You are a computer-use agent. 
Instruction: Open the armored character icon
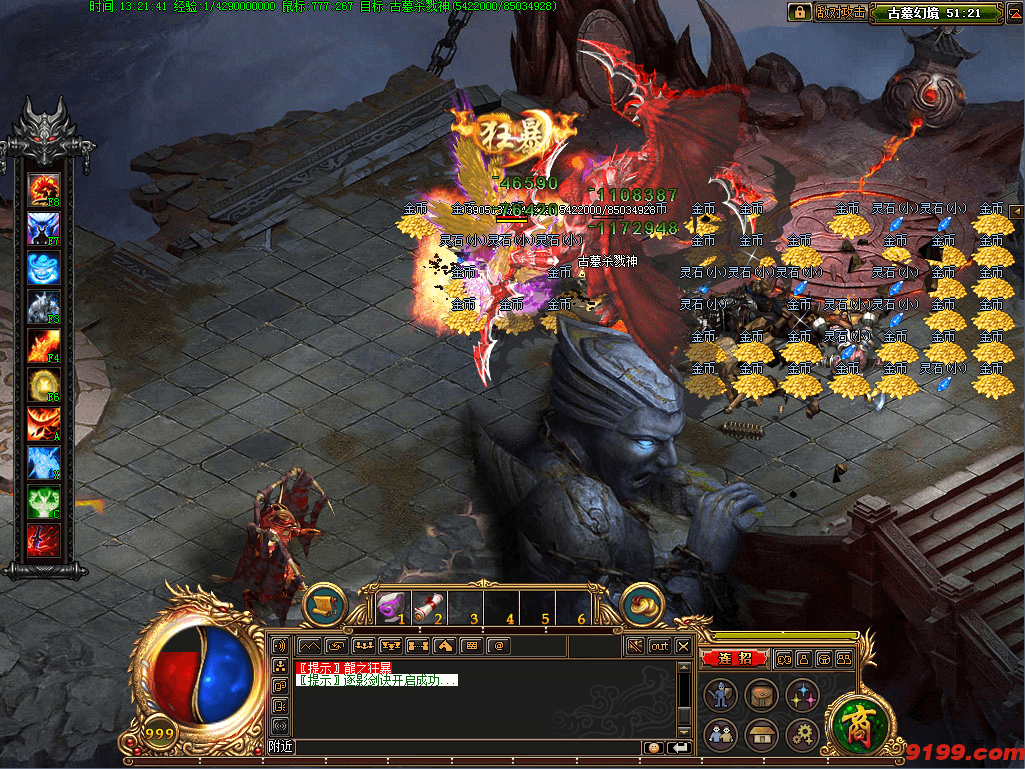pyautogui.click(x=721, y=695)
